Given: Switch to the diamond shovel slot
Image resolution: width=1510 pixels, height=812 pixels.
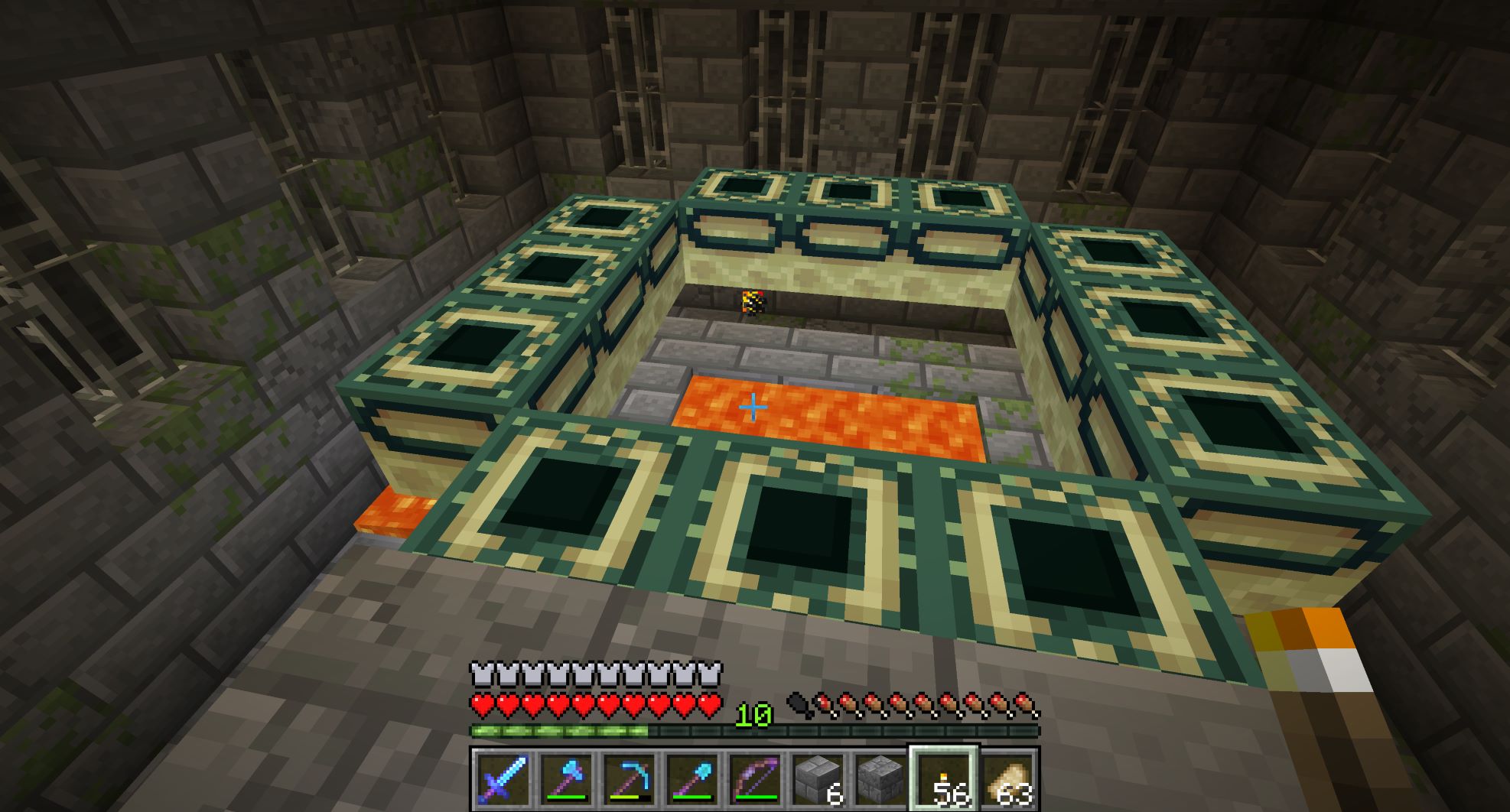Looking at the screenshot, I should [x=690, y=779].
